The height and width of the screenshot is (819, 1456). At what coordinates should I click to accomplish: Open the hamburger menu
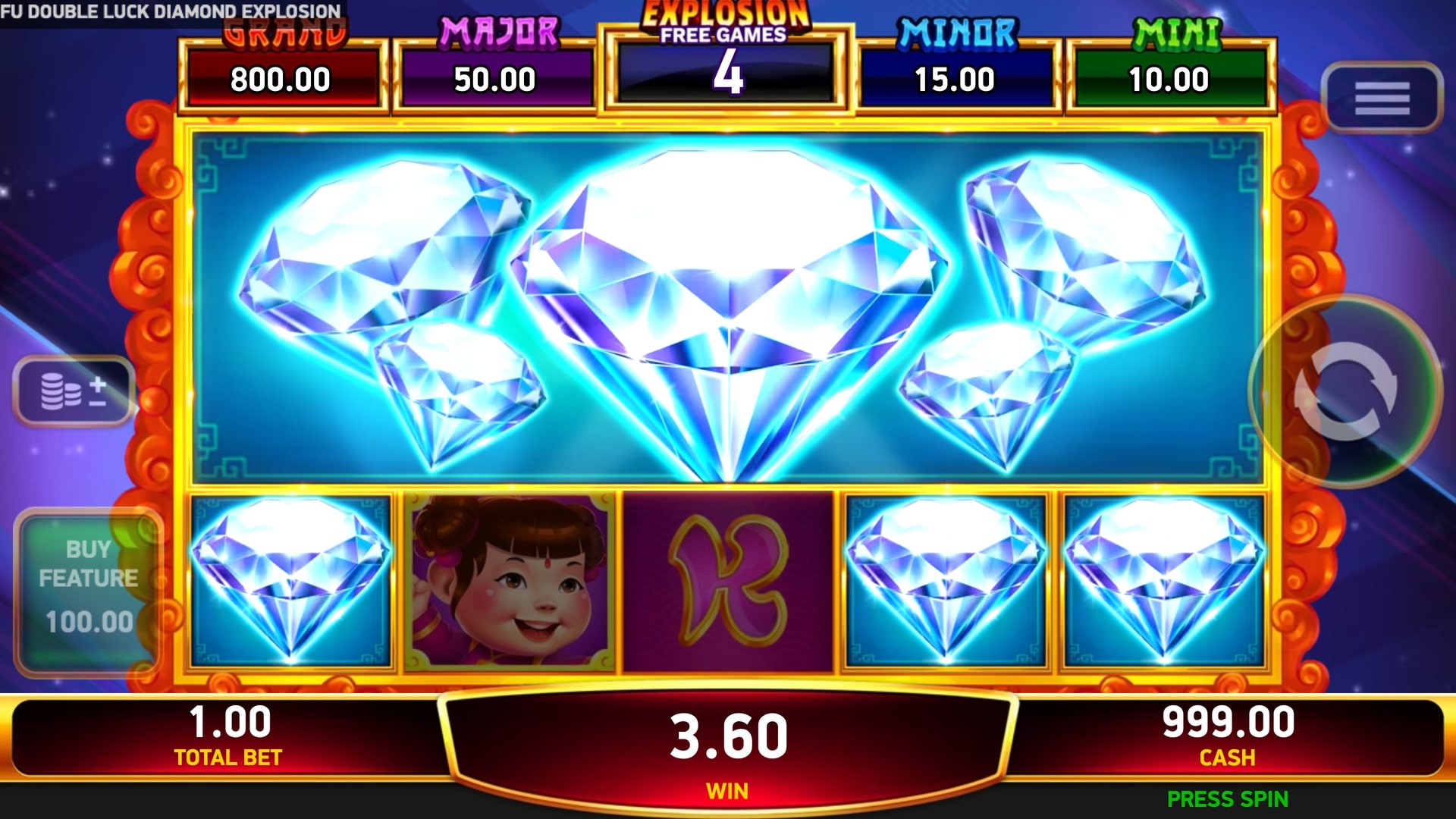[1381, 99]
